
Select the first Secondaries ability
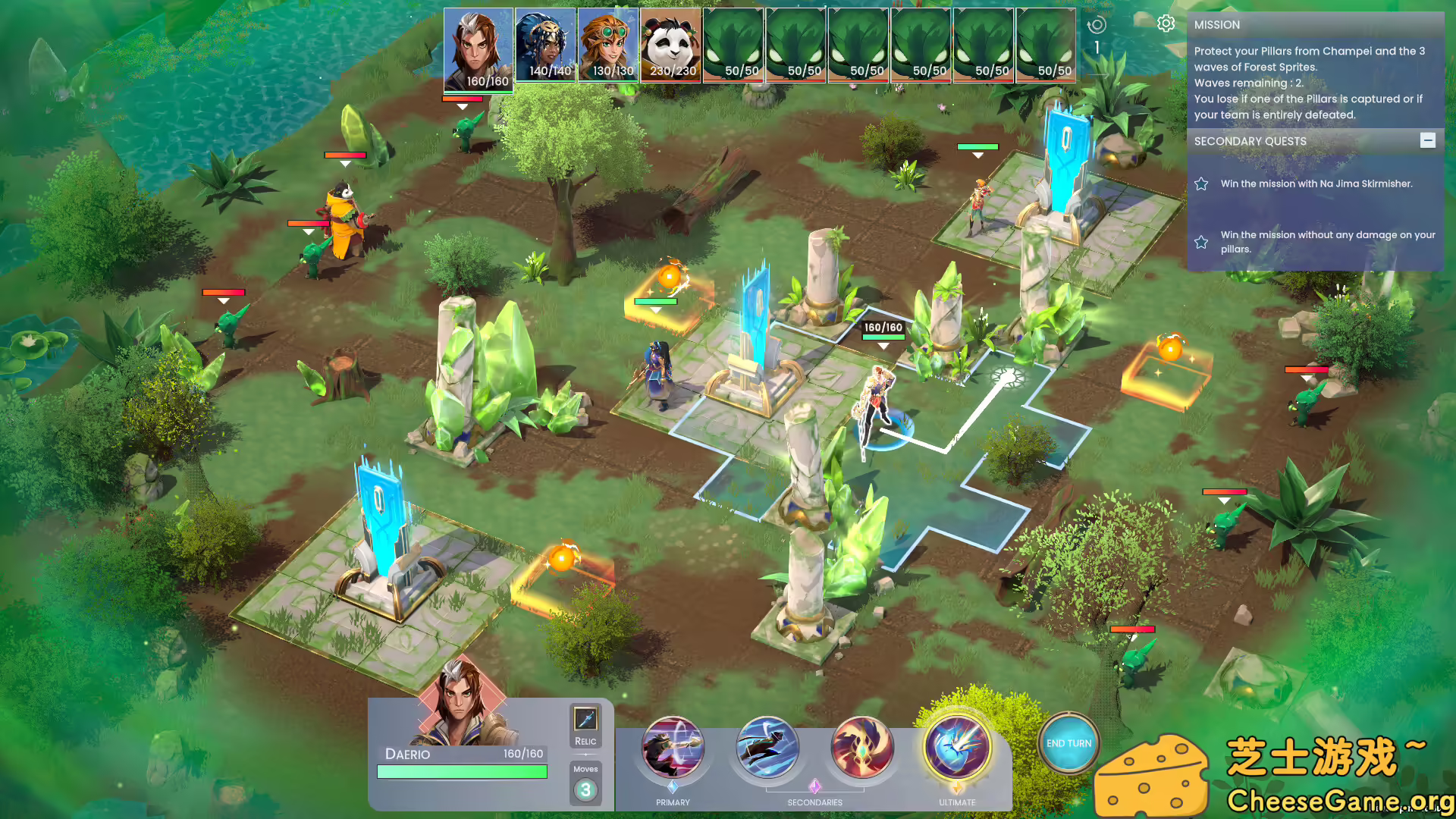[767, 748]
